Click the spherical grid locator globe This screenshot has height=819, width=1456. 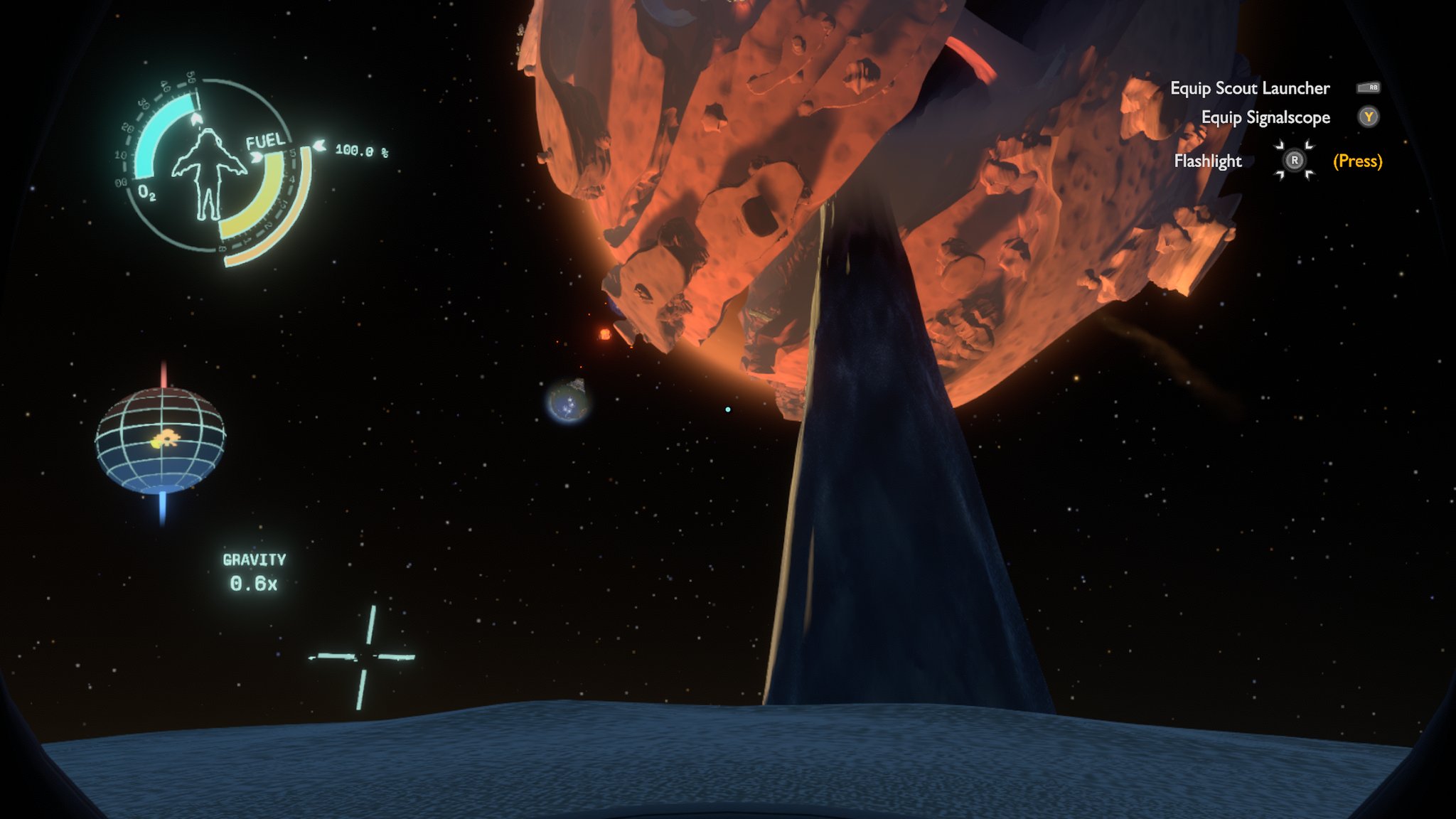[161, 441]
